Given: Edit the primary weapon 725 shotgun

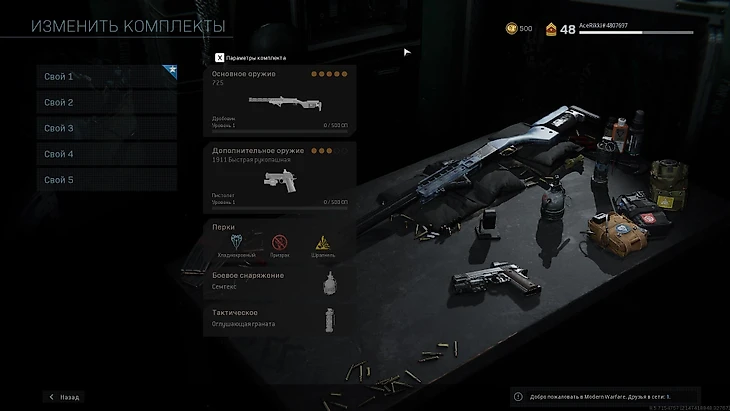Looking at the screenshot, I should 280,100.
